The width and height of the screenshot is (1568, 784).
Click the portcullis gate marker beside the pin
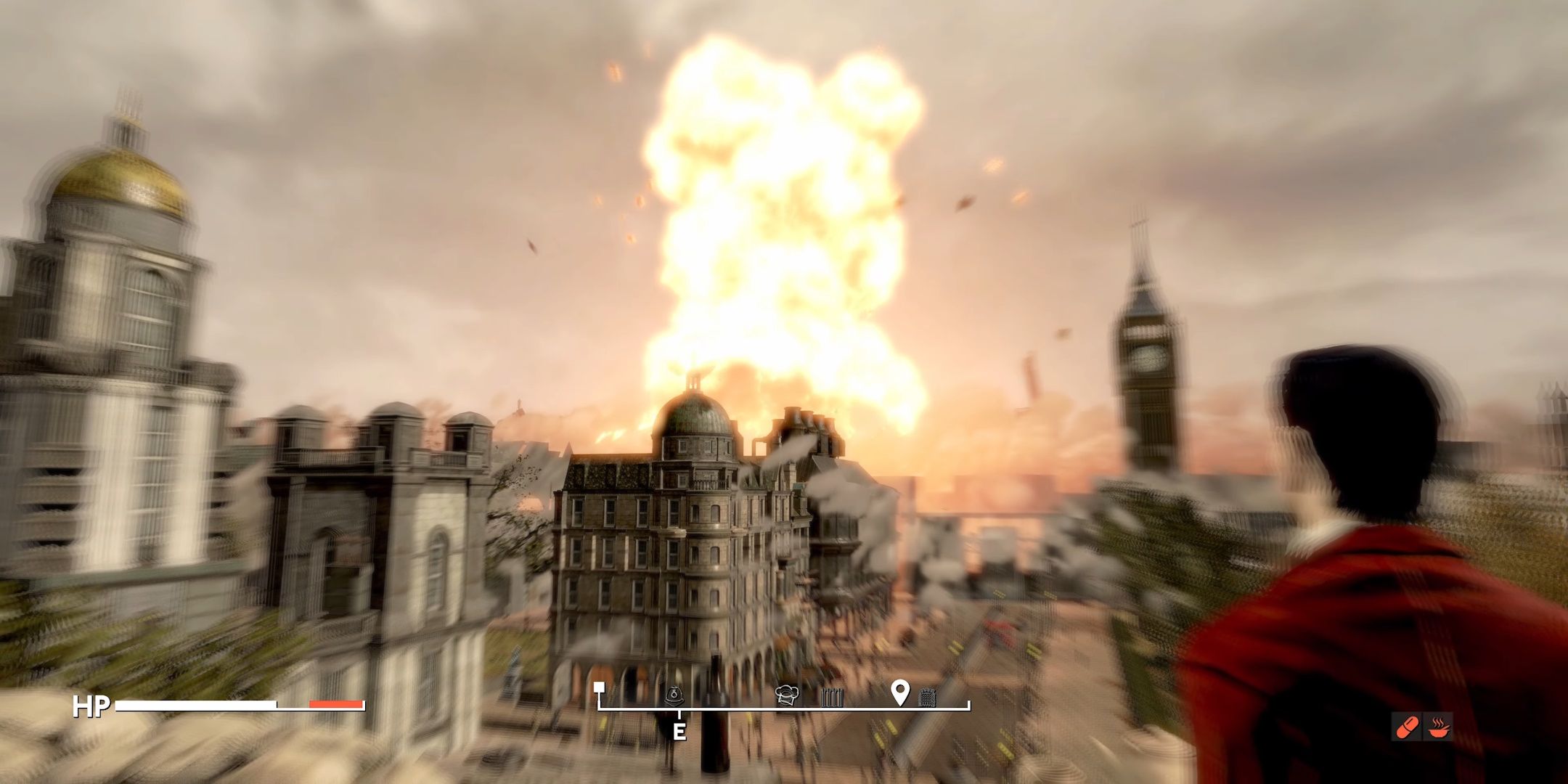tap(927, 697)
